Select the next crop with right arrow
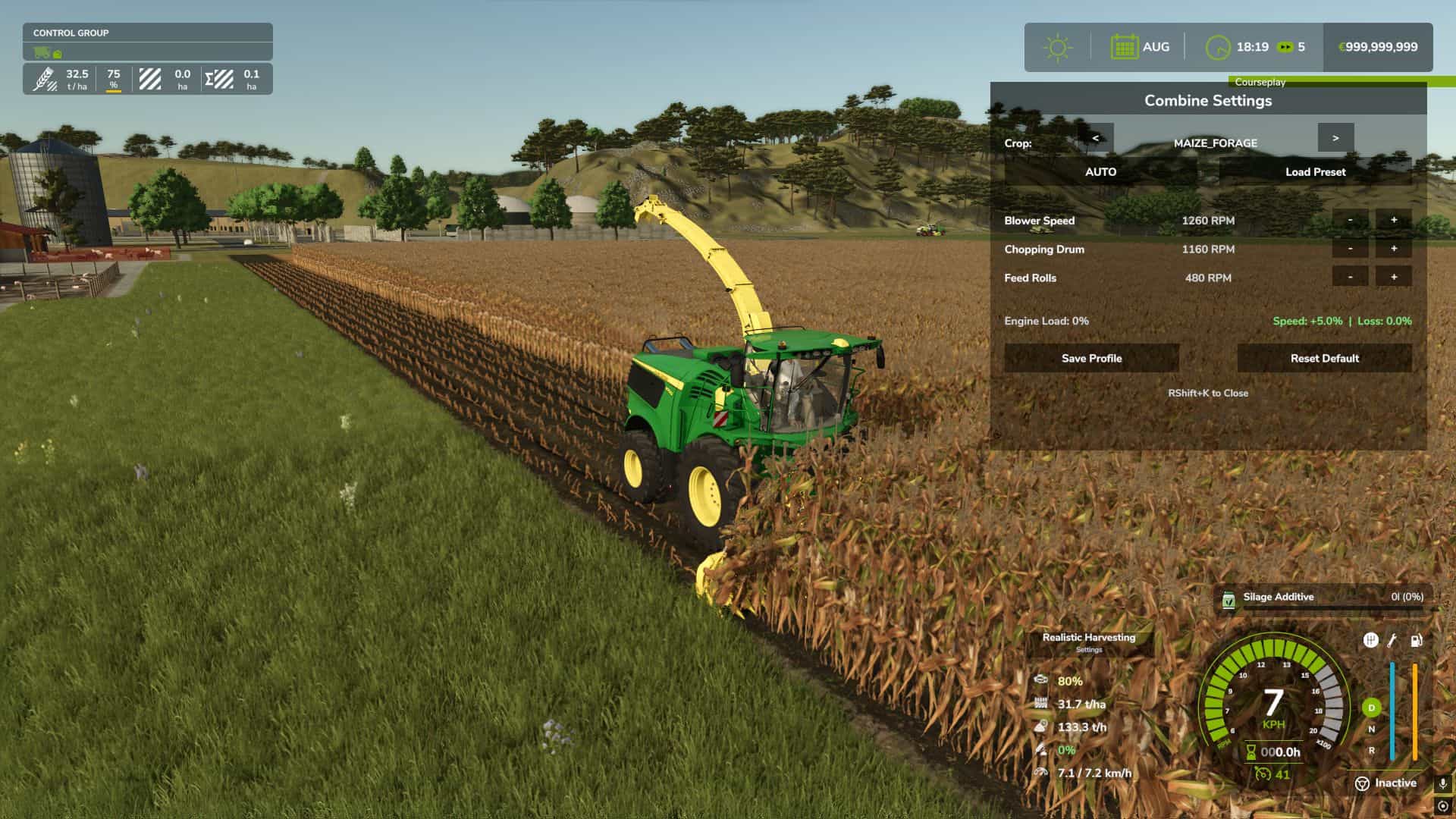 tap(1335, 138)
